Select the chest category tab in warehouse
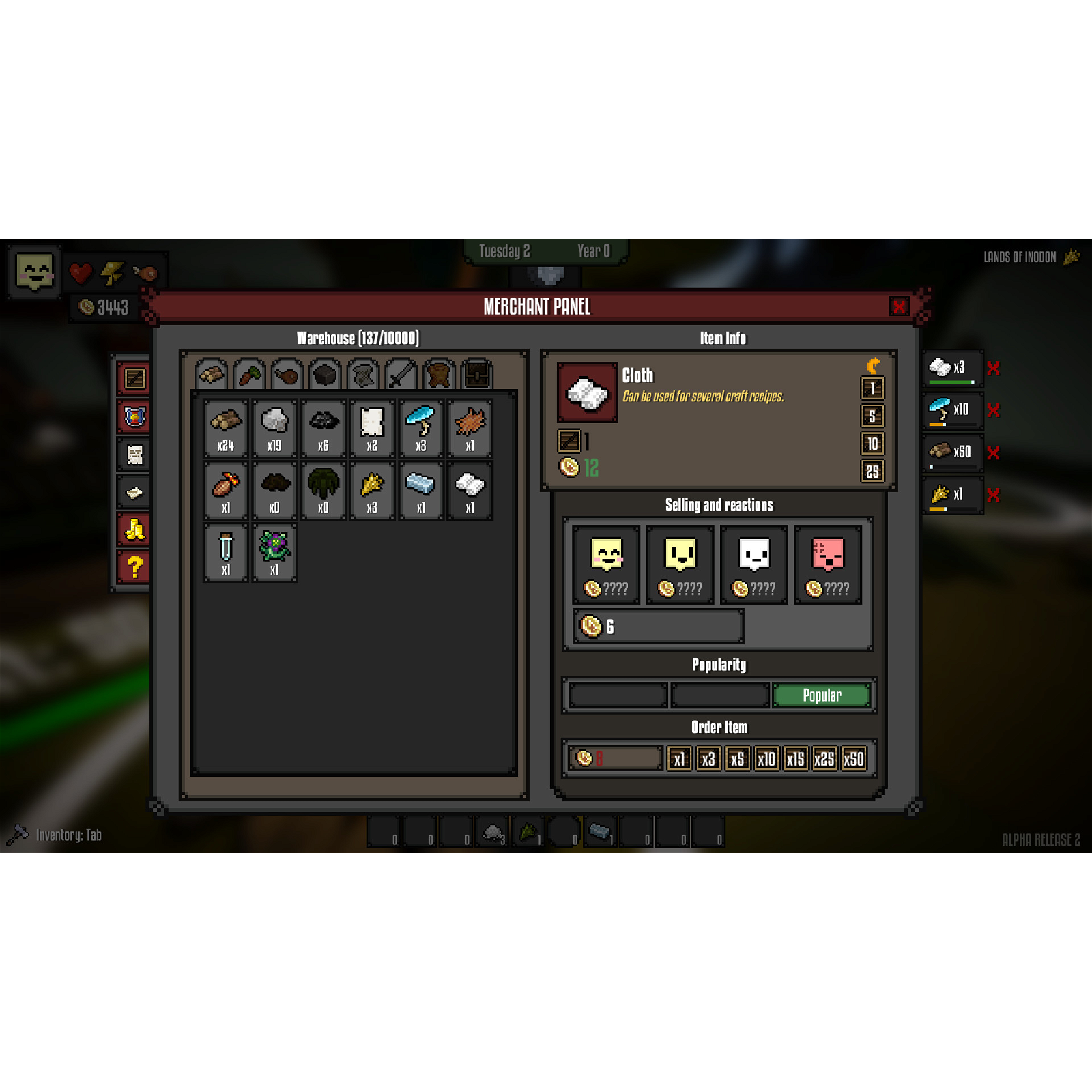Screen dimensions: 1092x1092 (x=476, y=374)
